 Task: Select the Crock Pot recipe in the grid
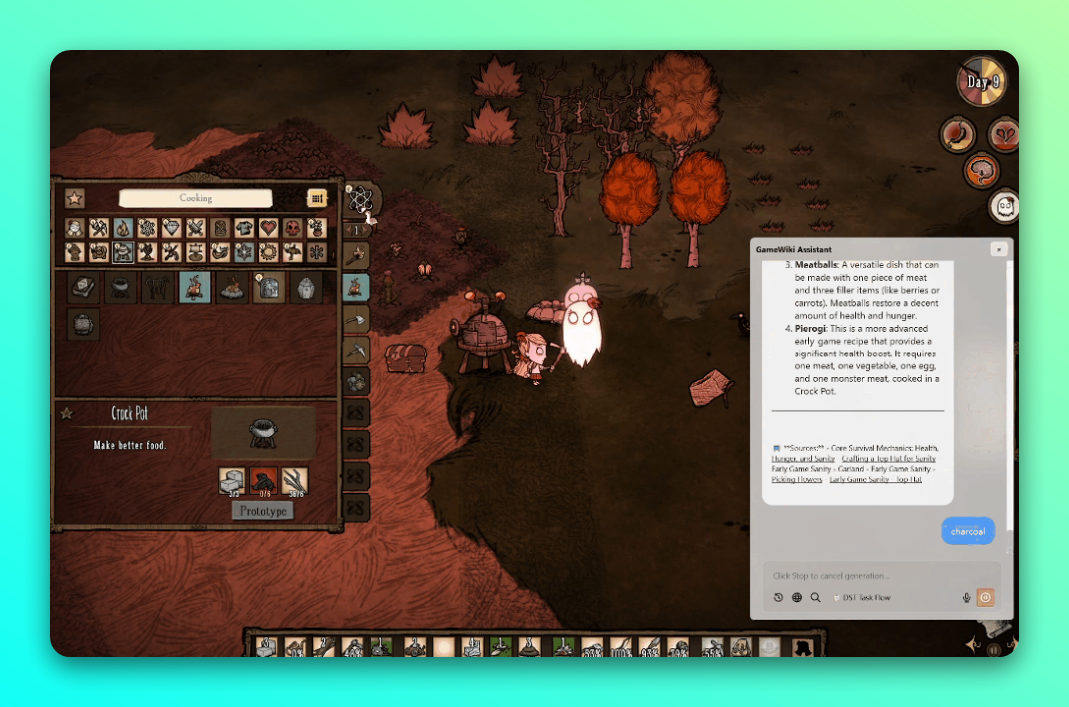pos(121,289)
